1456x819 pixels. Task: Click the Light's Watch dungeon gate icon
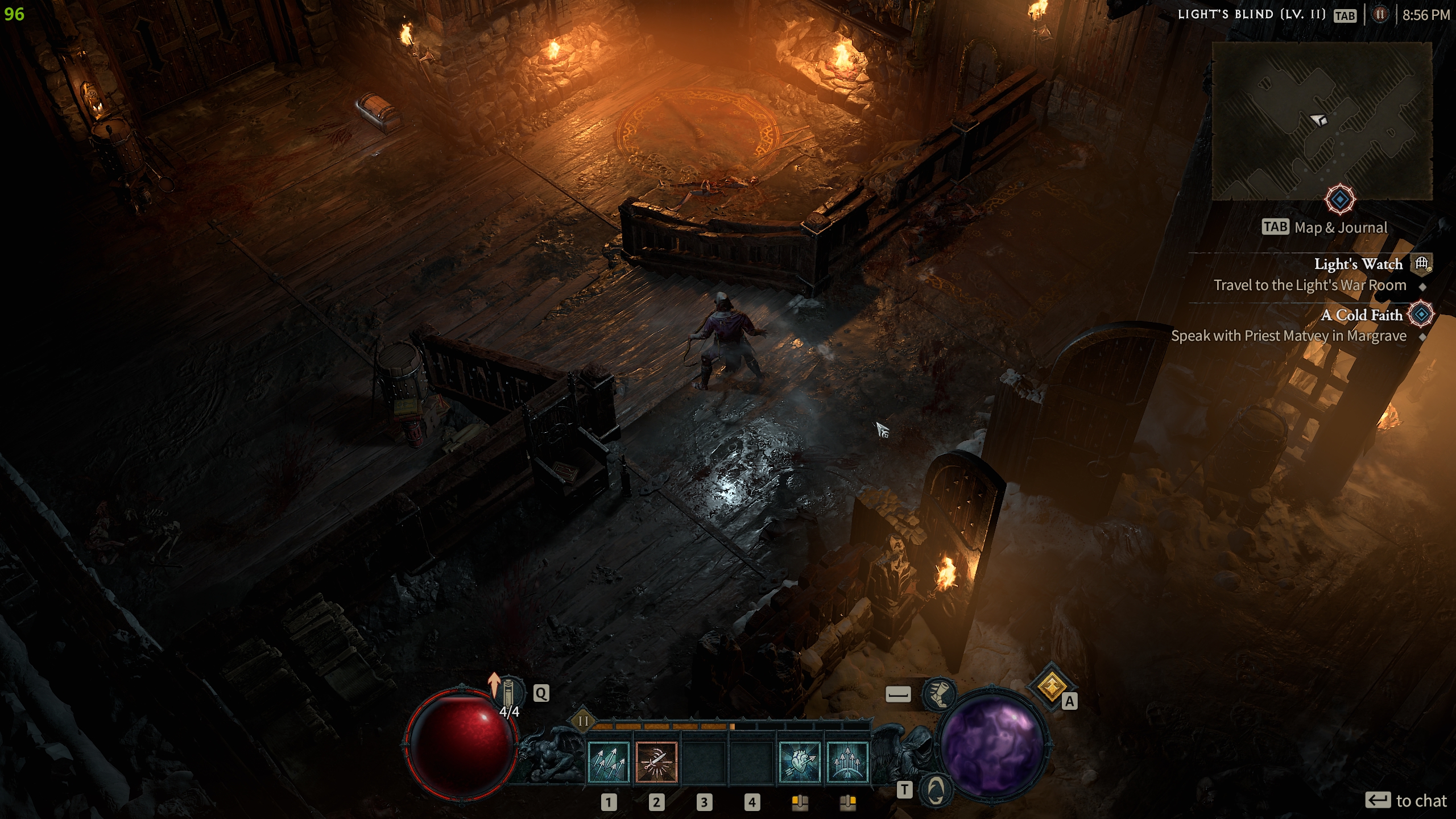point(1421,263)
